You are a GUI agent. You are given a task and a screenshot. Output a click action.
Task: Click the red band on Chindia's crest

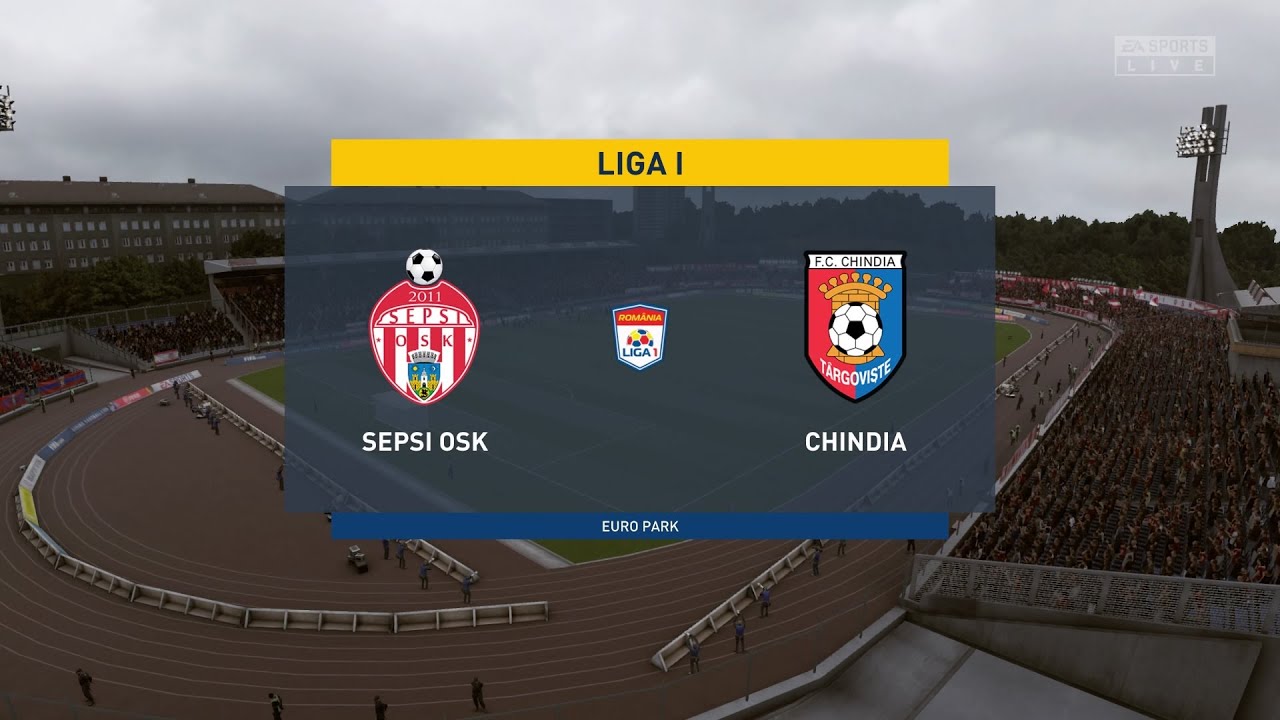tap(816, 329)
